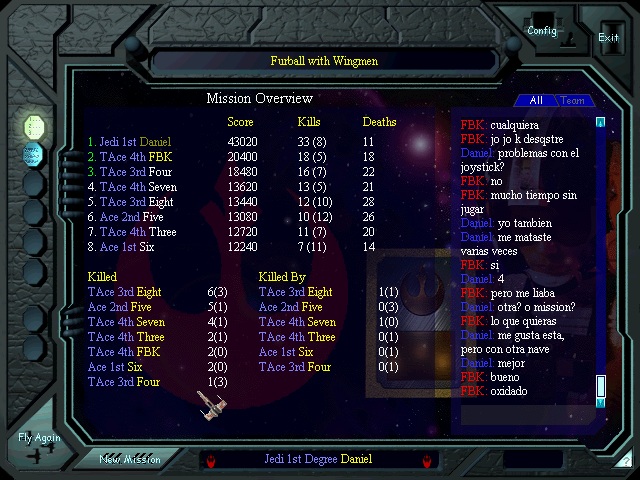Select the blue text-page side button
This screenshot has height=480, width=640.
[x=34, y=155]
